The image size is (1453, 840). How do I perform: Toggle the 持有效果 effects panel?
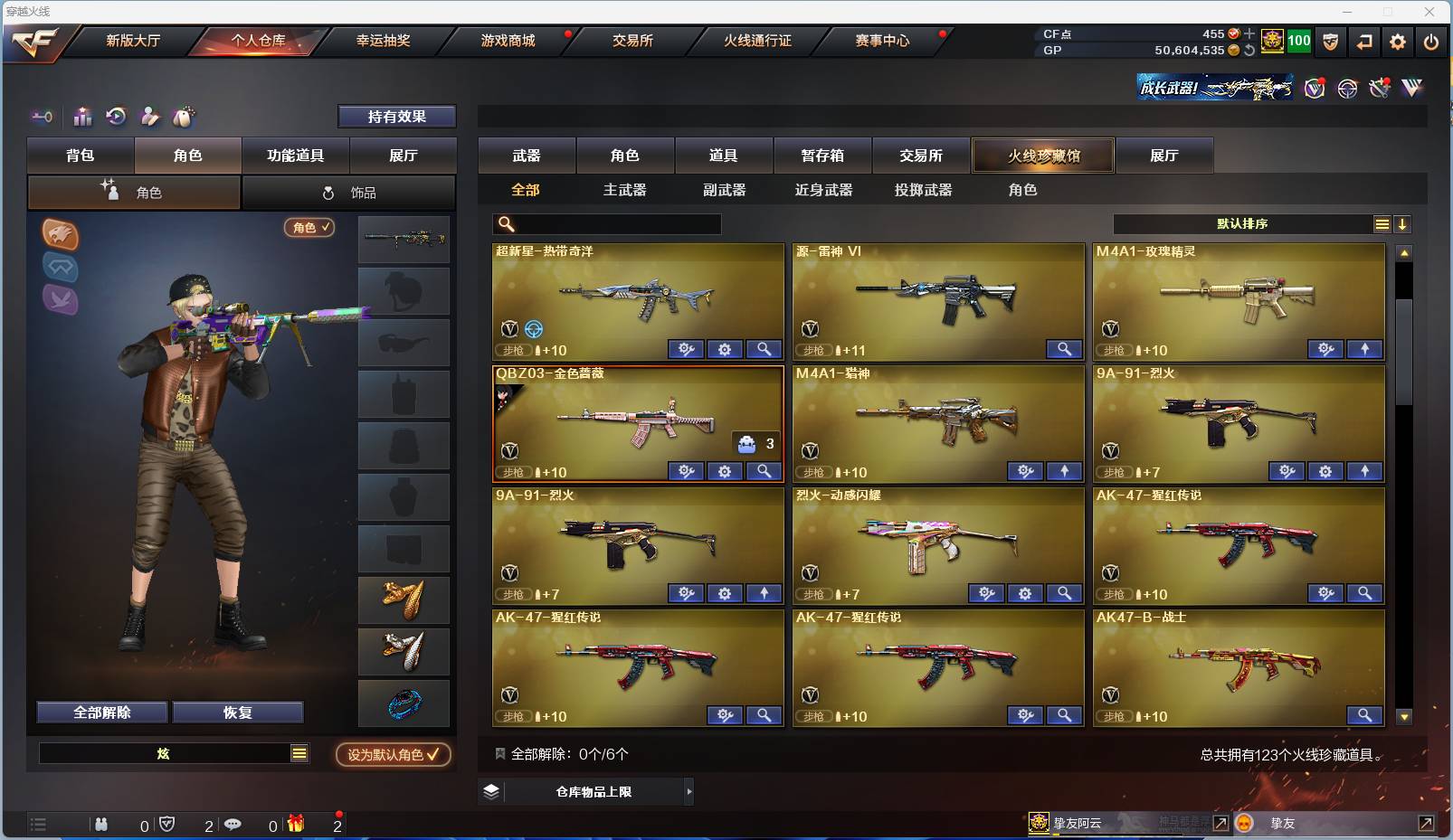pos(398,117)
